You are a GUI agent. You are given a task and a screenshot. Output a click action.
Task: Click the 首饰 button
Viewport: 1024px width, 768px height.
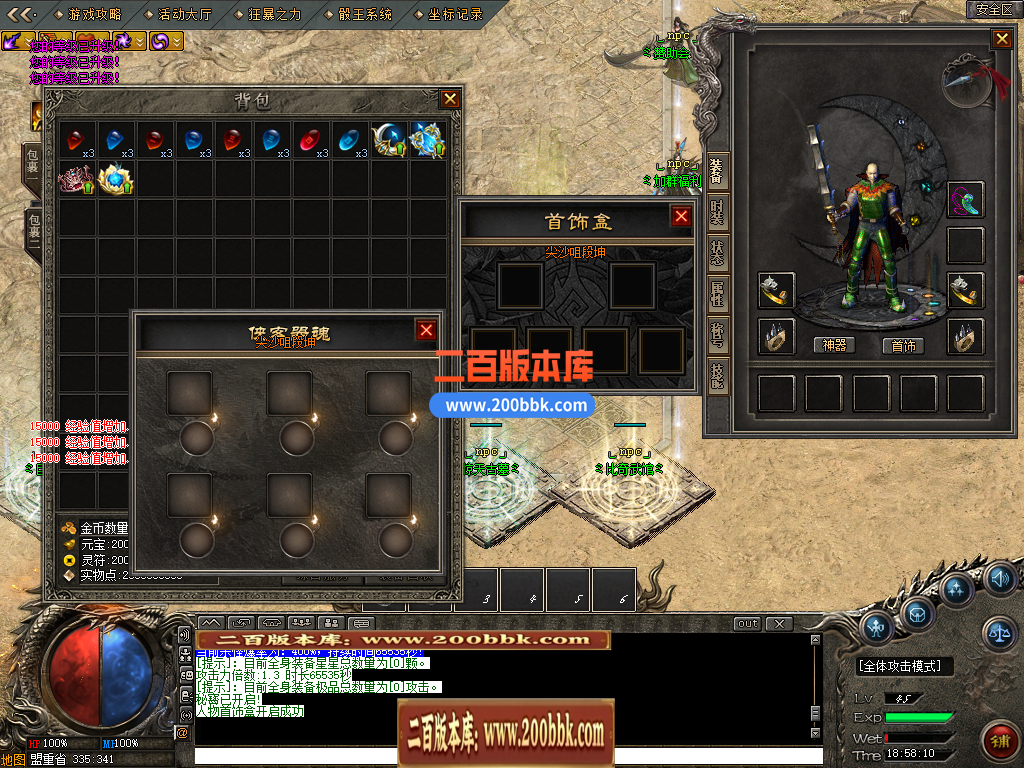[903, 345]
